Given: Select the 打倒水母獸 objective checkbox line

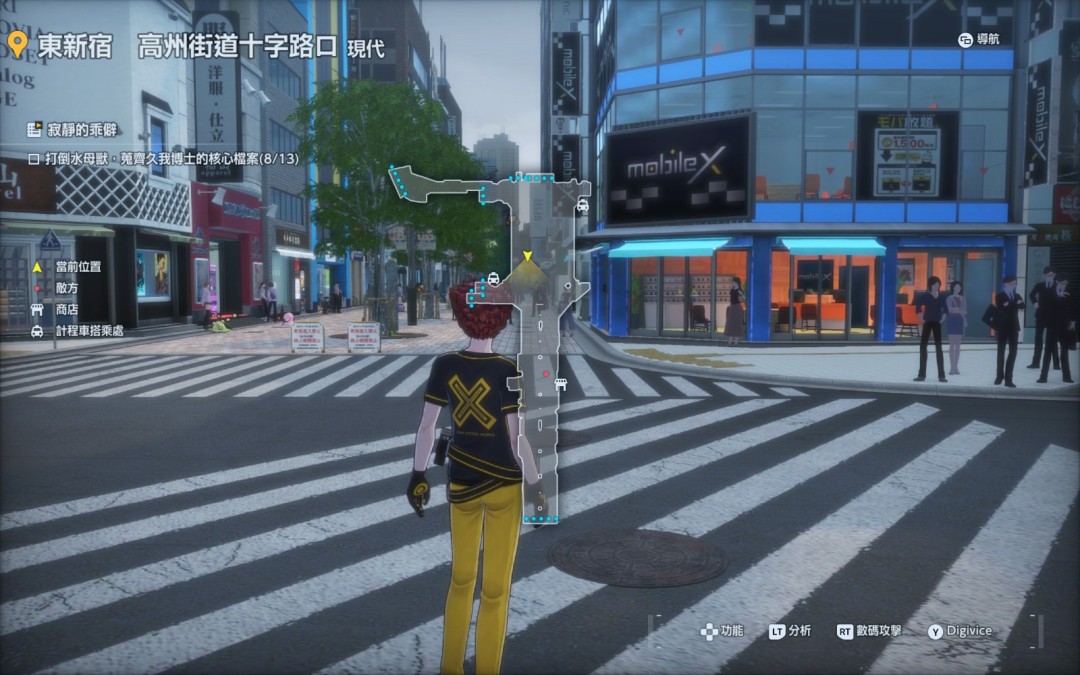Looking at the screenshot, I should tap(151, 158).
